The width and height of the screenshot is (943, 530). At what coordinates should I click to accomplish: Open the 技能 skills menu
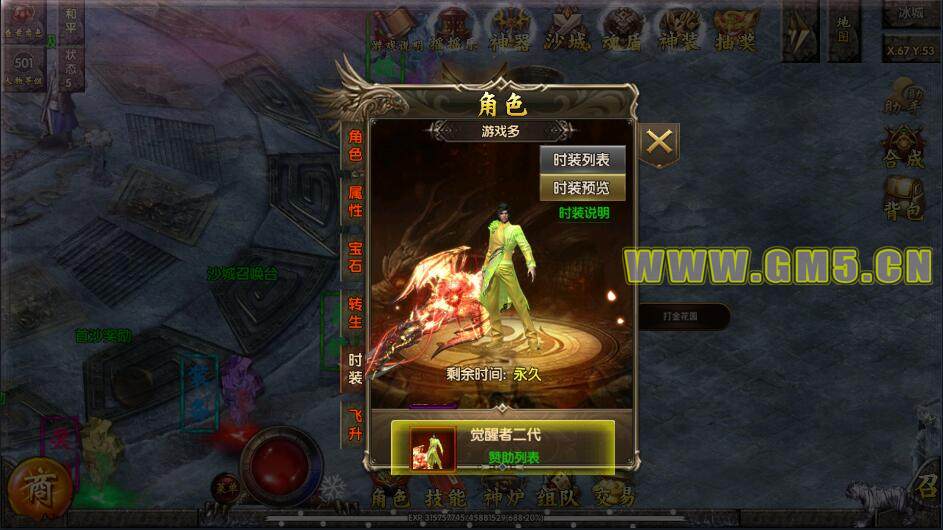click(445, 497)
